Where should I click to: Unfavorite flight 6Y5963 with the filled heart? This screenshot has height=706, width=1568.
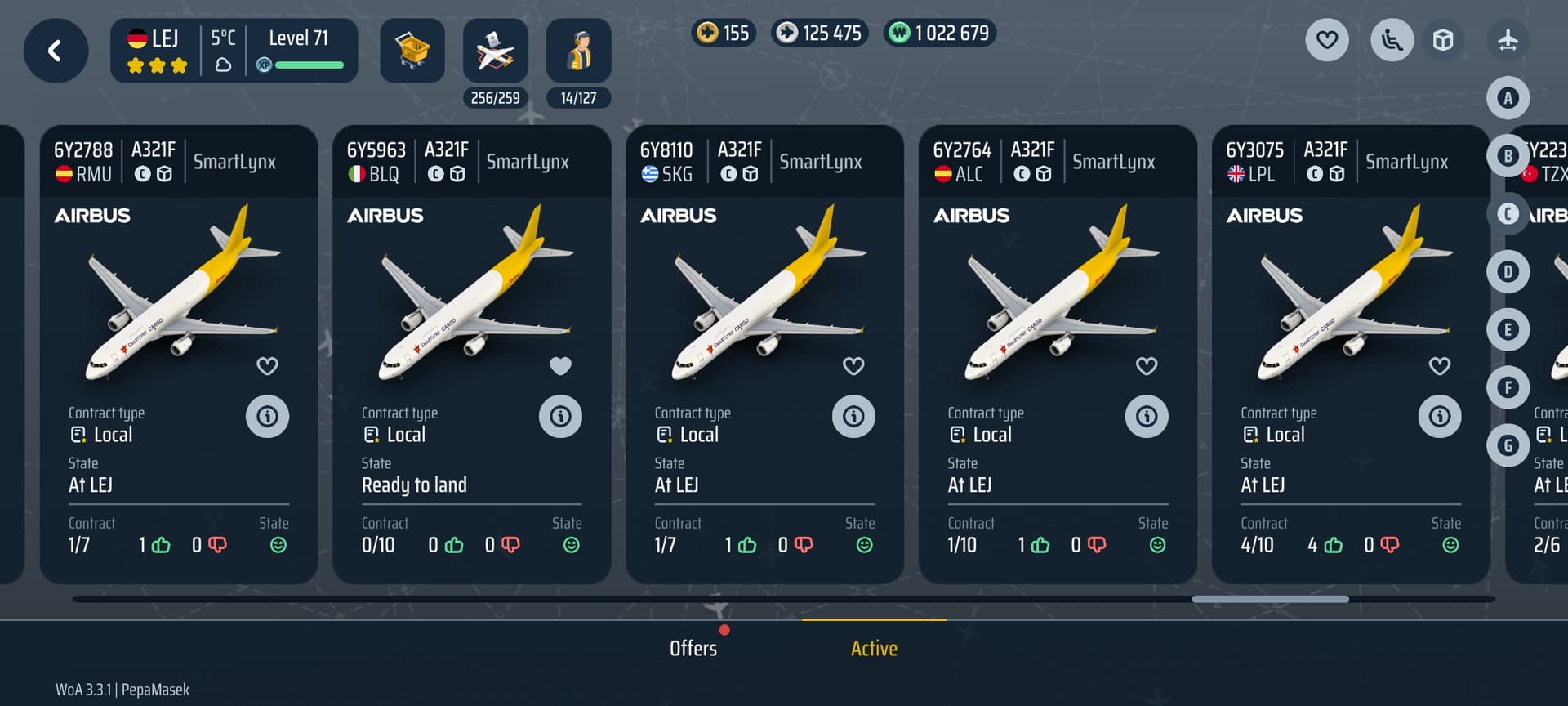pos(560,366)
